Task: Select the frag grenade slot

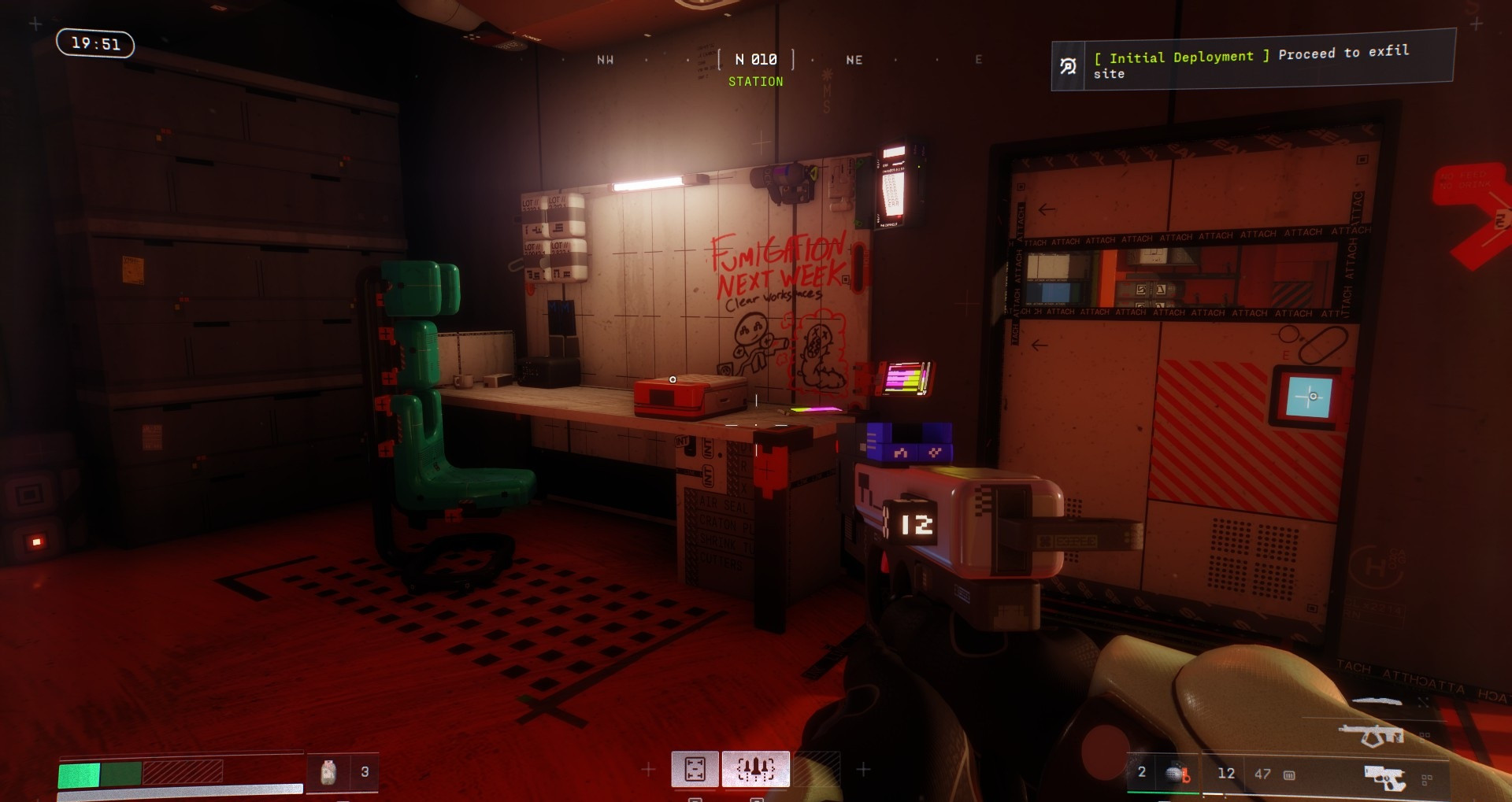Action: point(1177,774)
